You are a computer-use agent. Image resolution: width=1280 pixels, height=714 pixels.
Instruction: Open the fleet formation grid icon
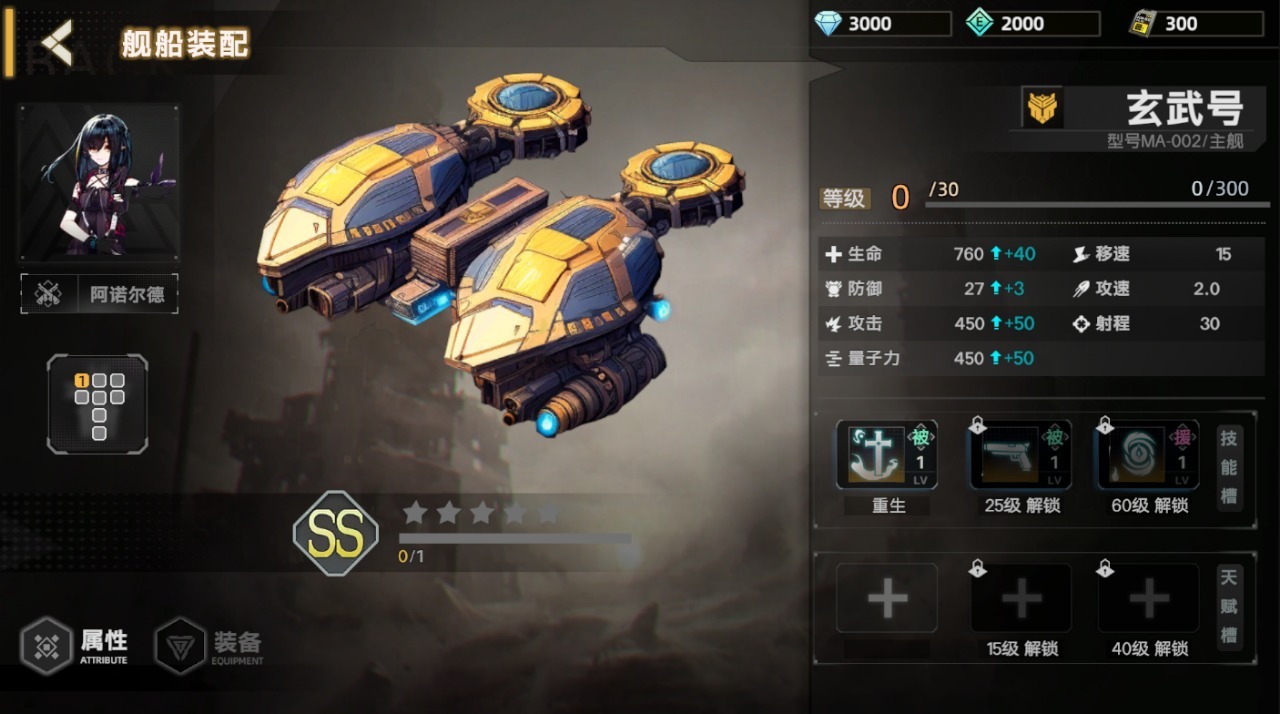98,404
